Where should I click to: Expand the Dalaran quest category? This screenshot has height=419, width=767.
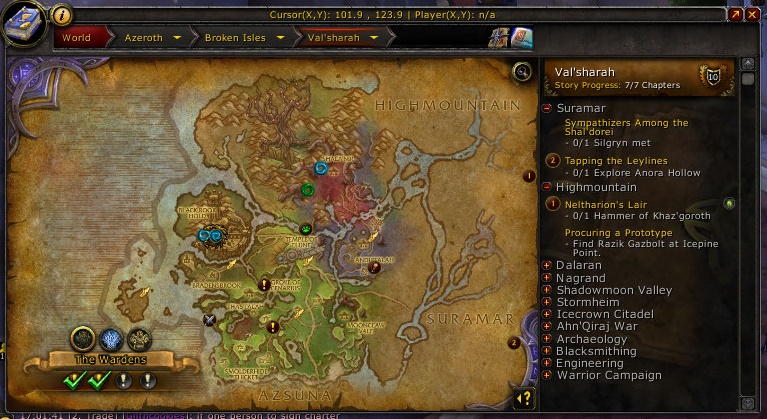[547, 265]
